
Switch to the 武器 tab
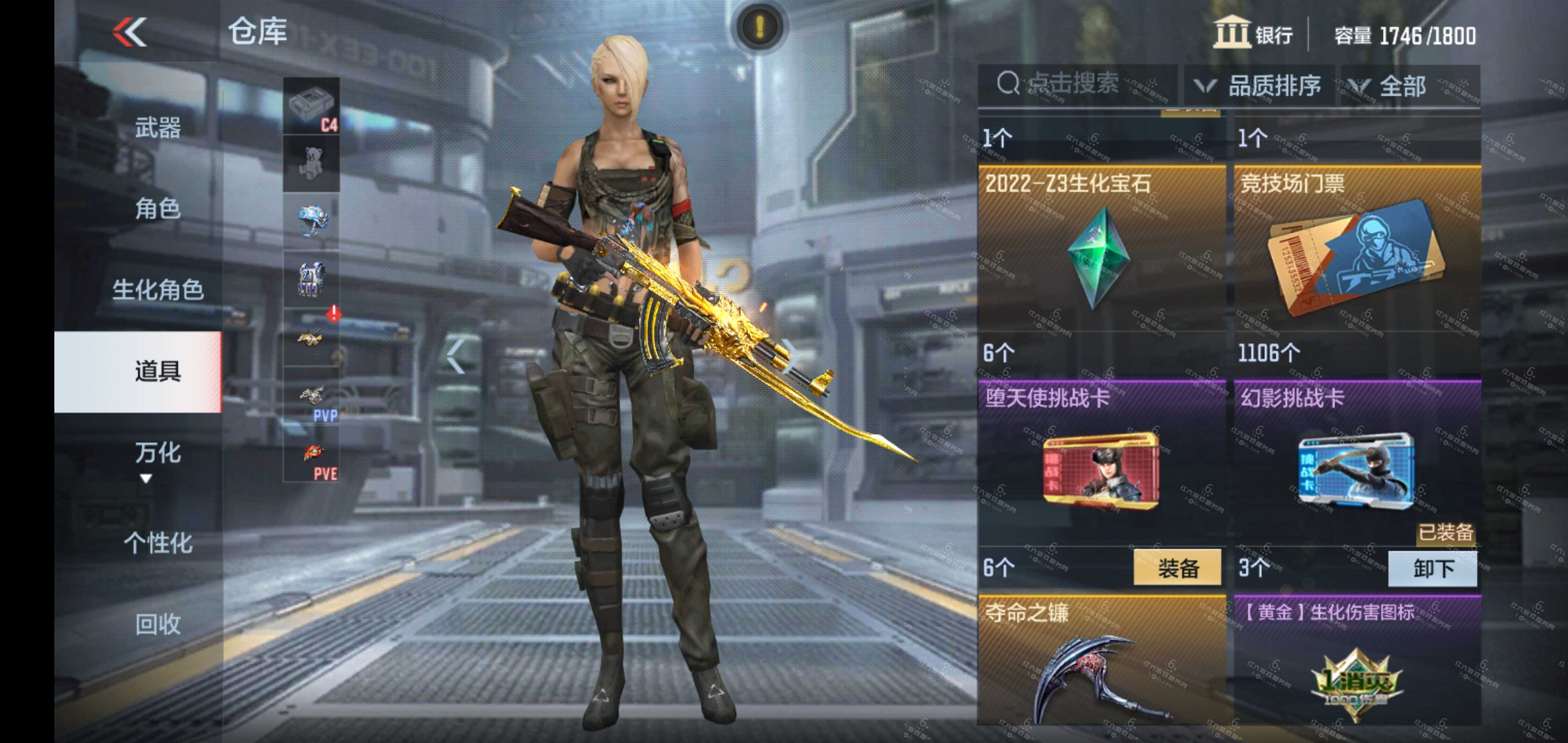(157, 128)
